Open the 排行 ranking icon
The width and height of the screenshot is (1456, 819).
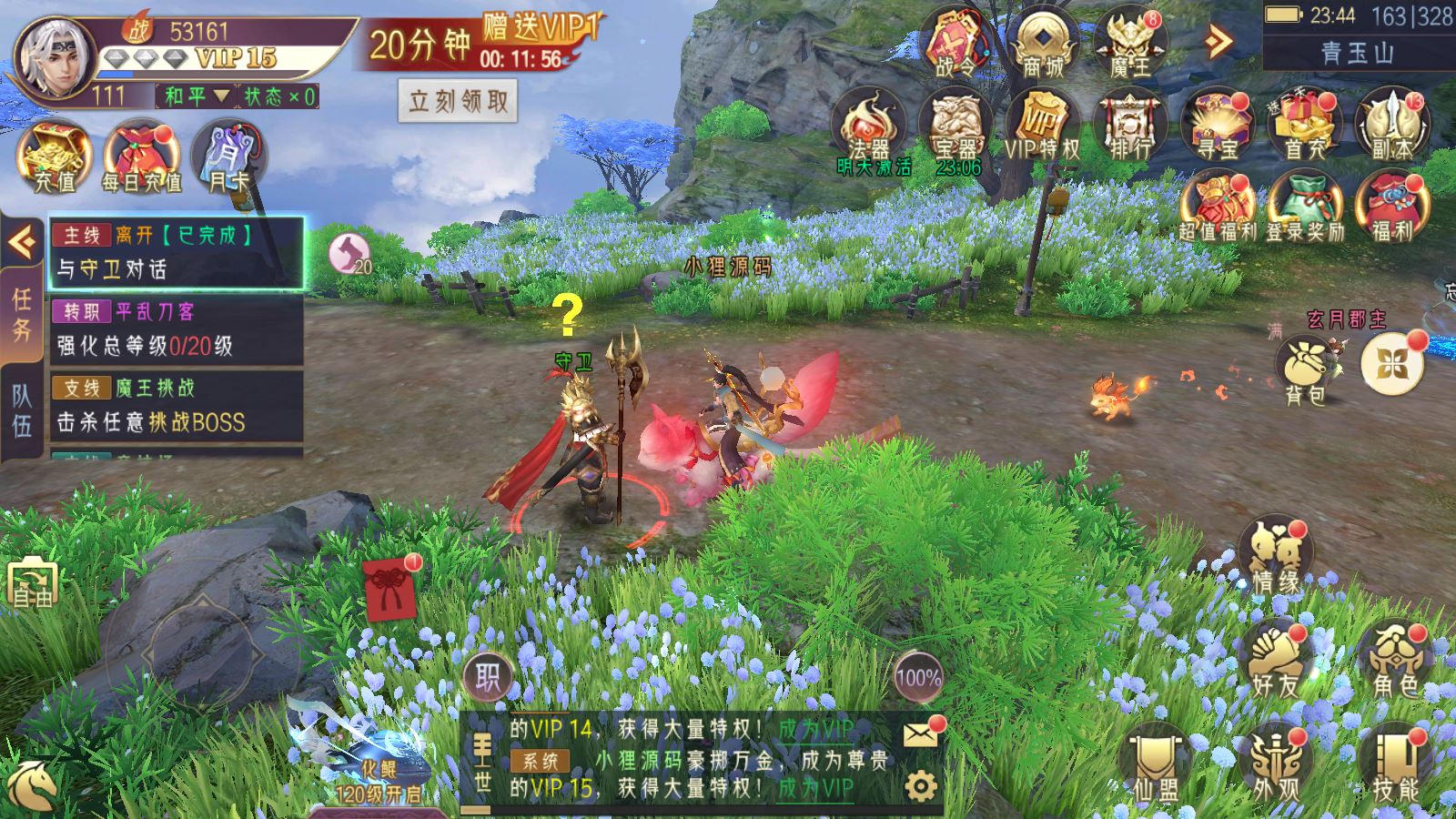pos(1130,126)
